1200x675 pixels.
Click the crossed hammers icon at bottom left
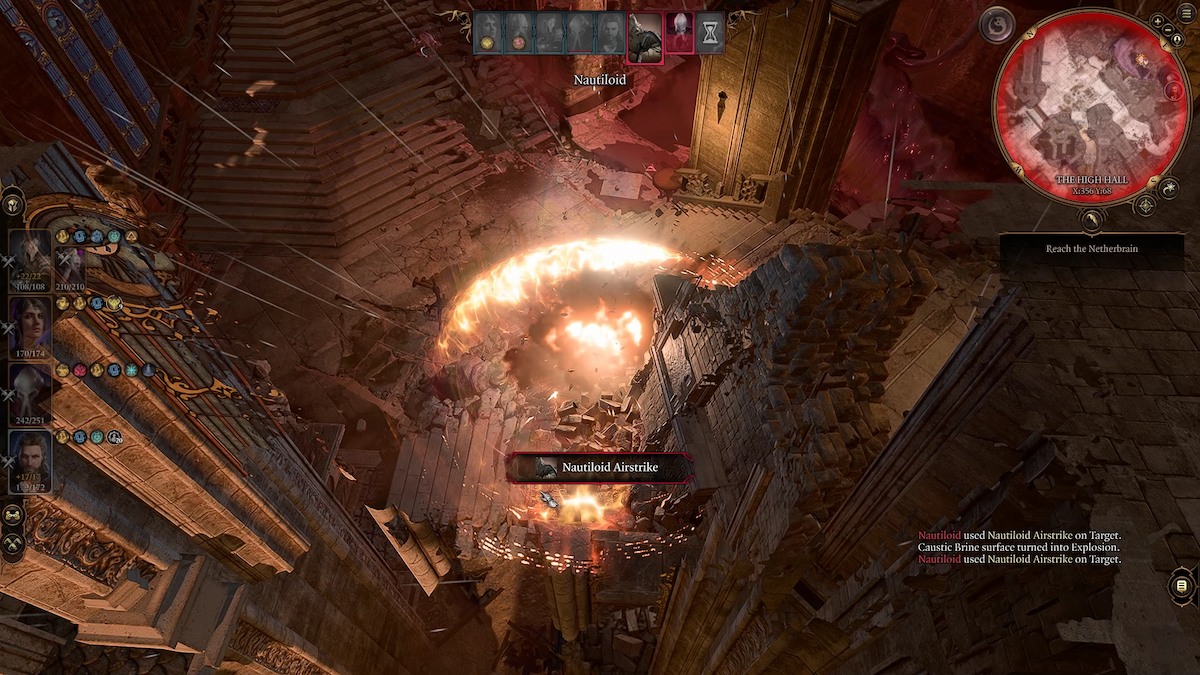(13, 544)
